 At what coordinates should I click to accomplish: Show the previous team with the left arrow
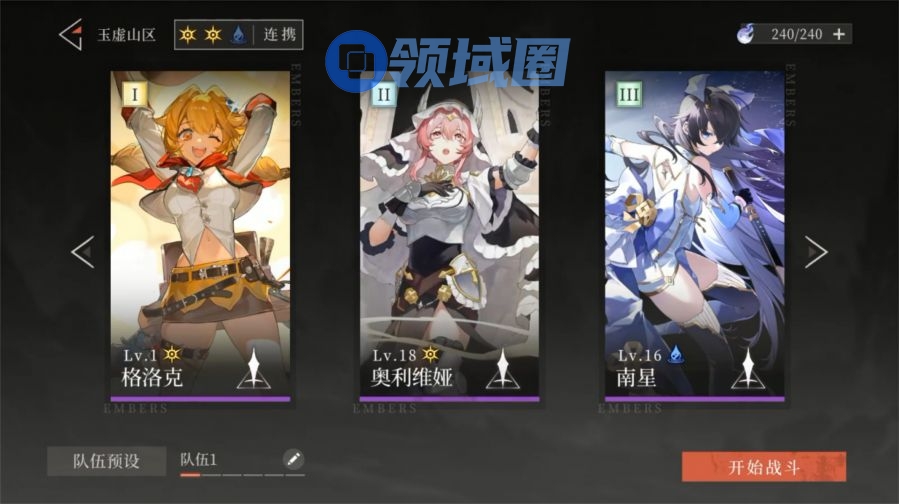point(83,251)
